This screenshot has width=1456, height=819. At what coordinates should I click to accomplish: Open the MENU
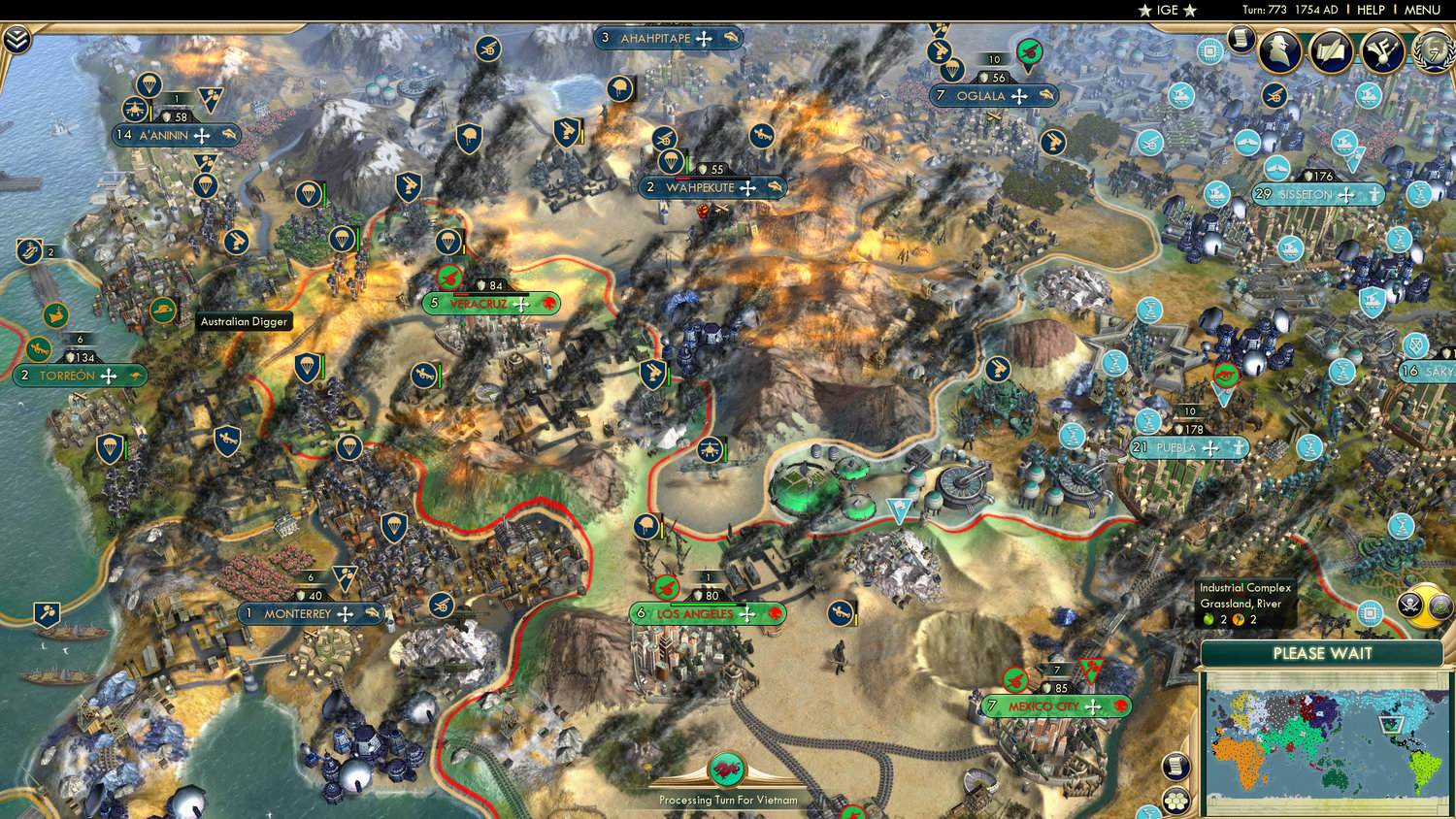(1421, 10)
